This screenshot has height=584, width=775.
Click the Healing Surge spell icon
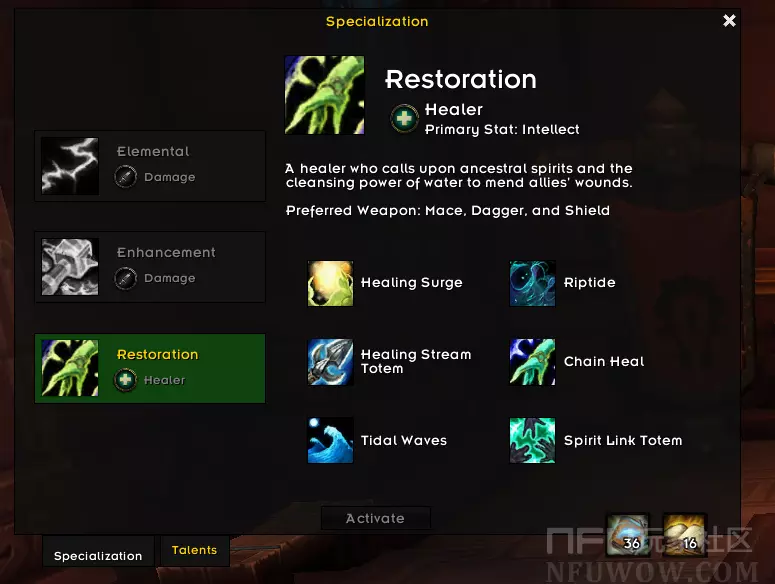point(330,283)
